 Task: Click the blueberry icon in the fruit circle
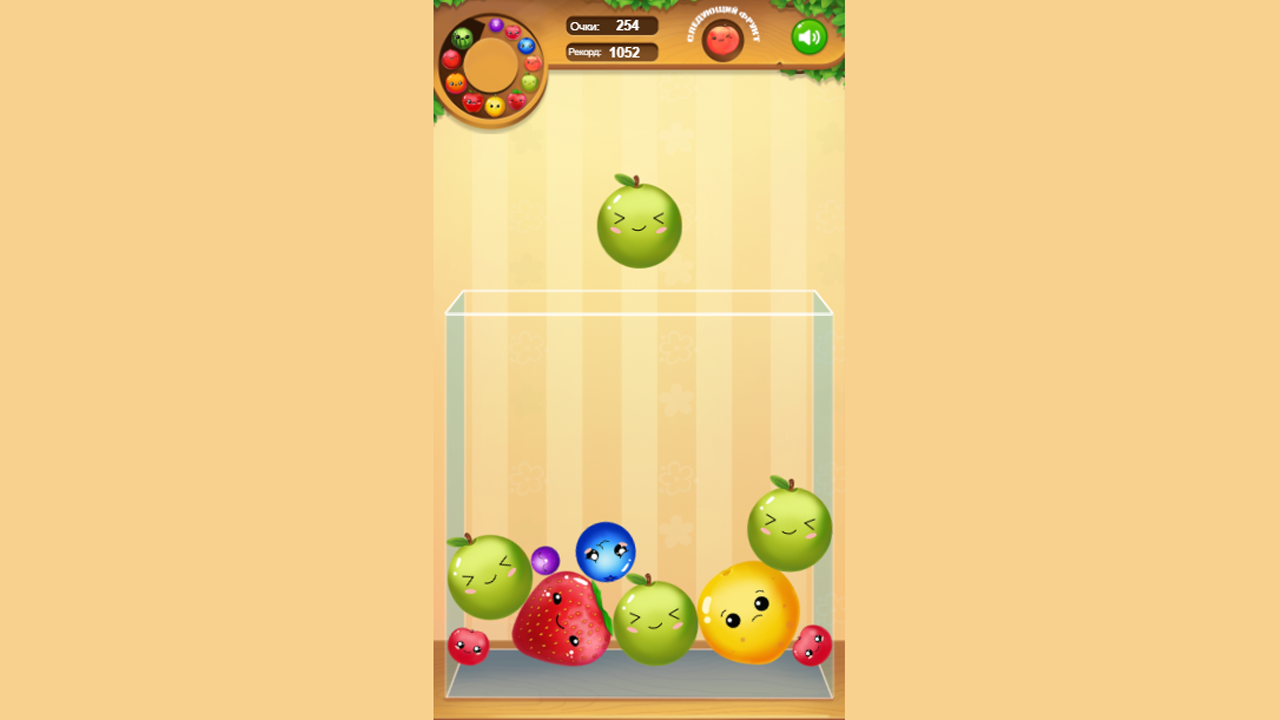point(525,45)
